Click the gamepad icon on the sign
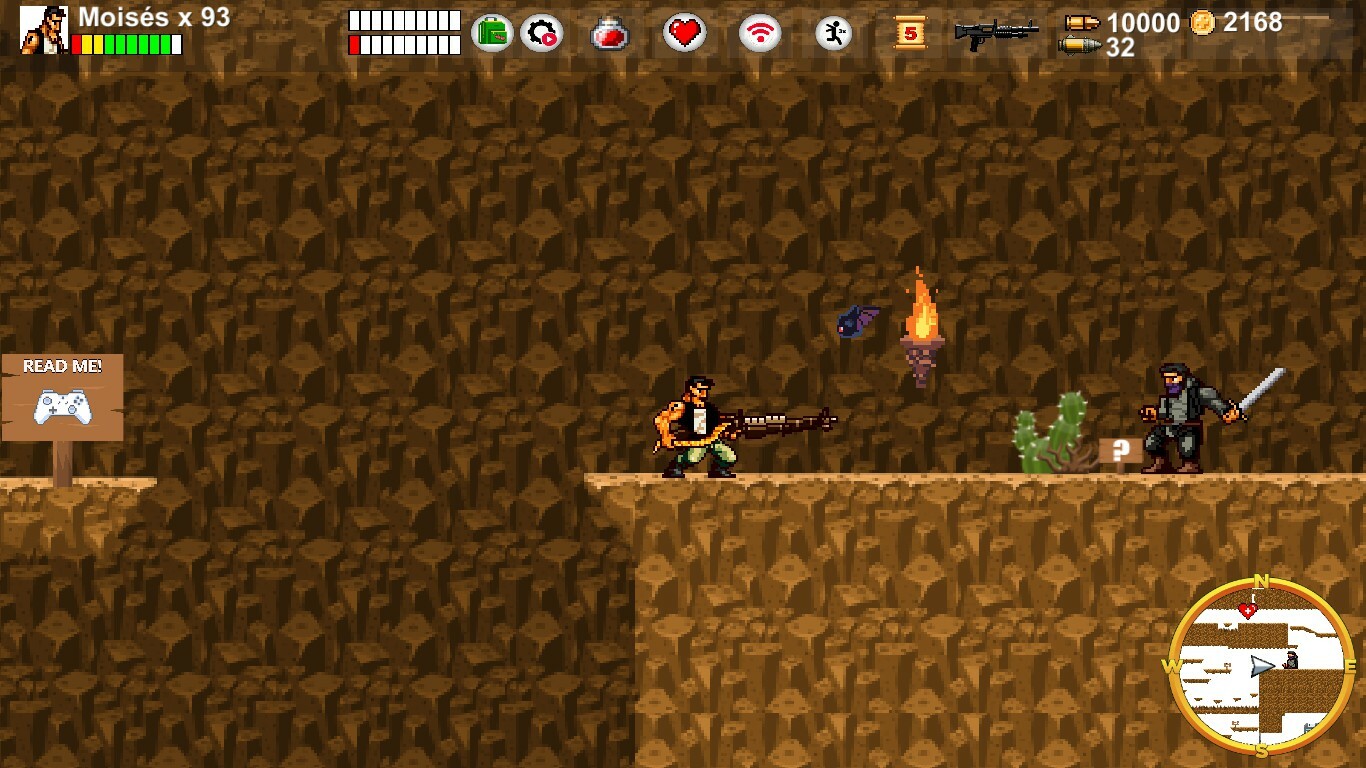Viewport: 1366px width, 768px height. 63,407
